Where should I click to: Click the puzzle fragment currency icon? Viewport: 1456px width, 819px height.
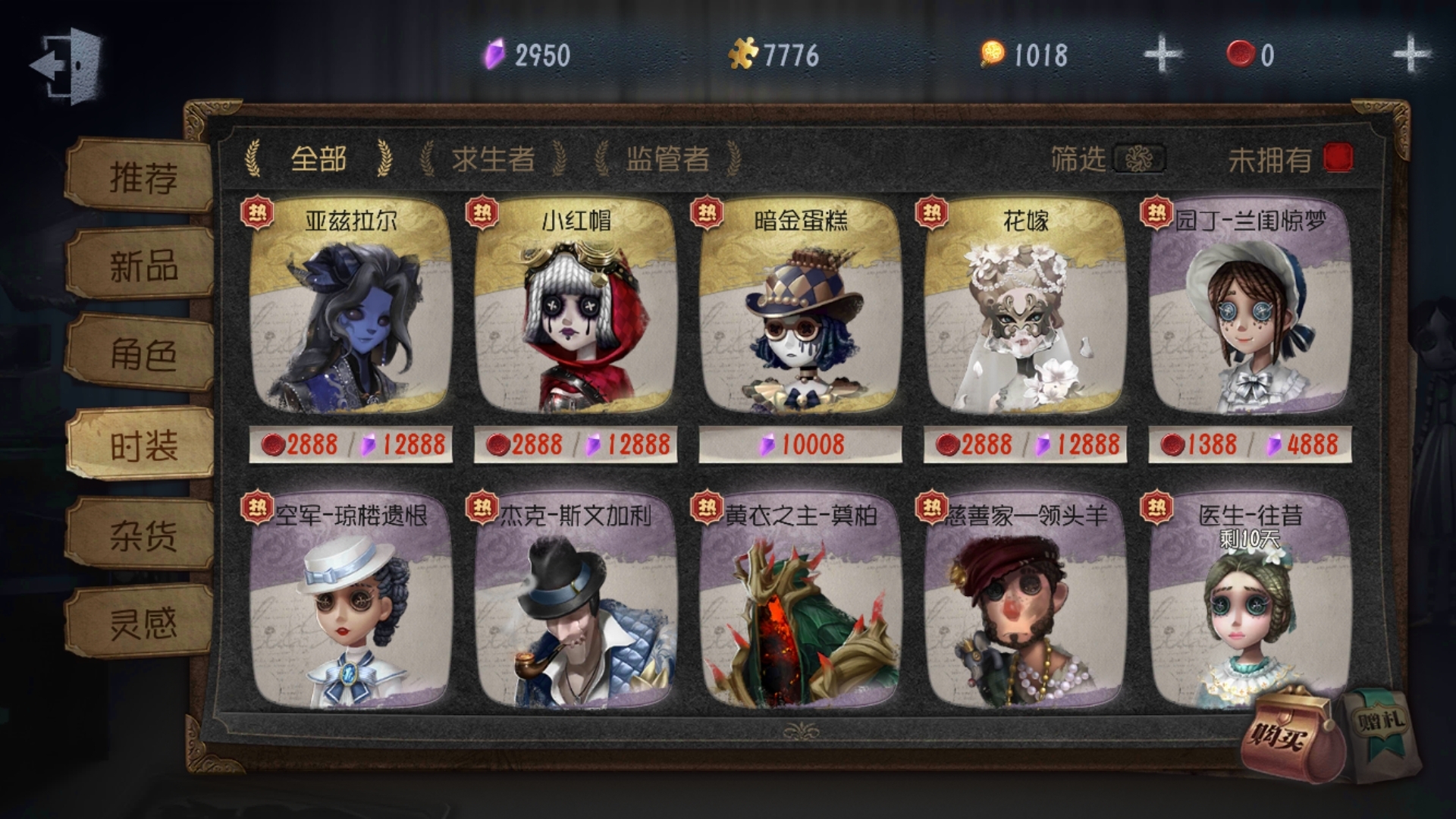pos(745,52)
